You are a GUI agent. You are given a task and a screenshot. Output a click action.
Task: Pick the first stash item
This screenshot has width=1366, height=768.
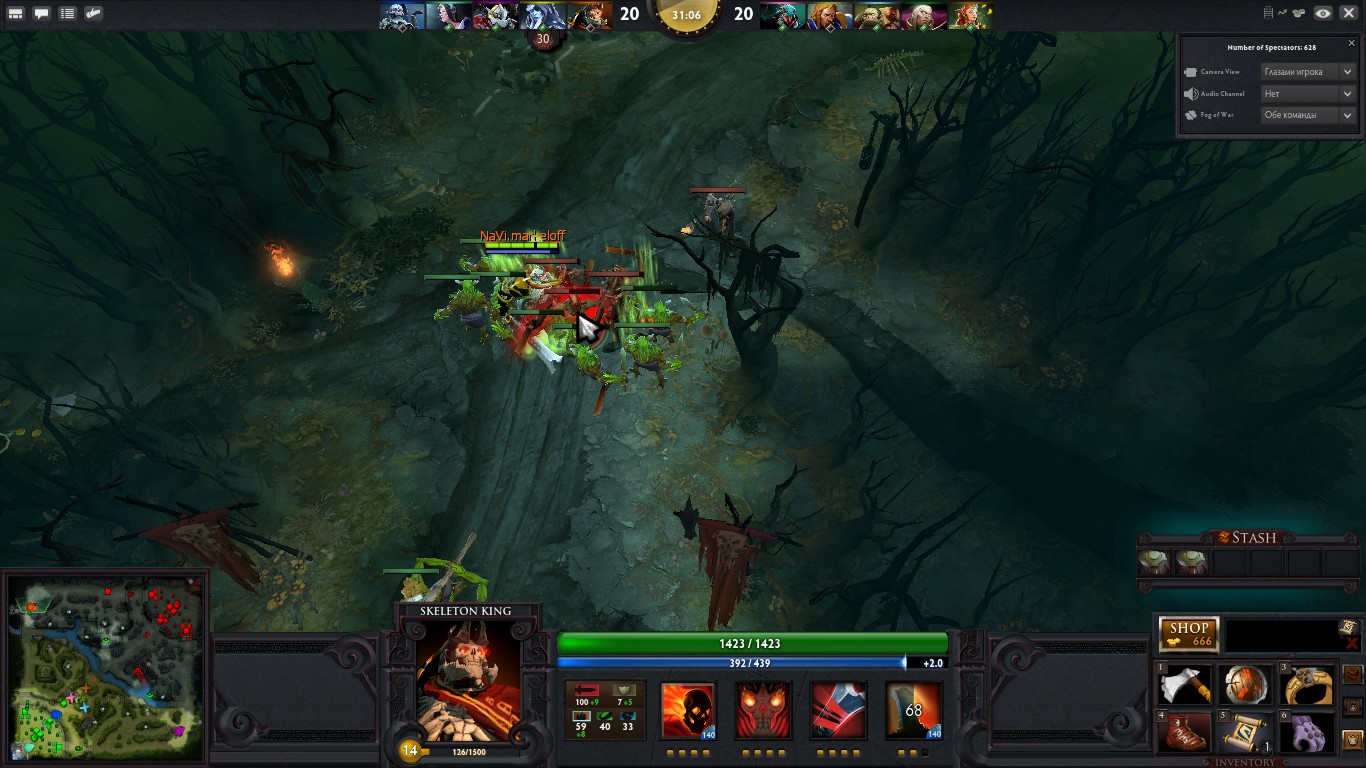1155,562
